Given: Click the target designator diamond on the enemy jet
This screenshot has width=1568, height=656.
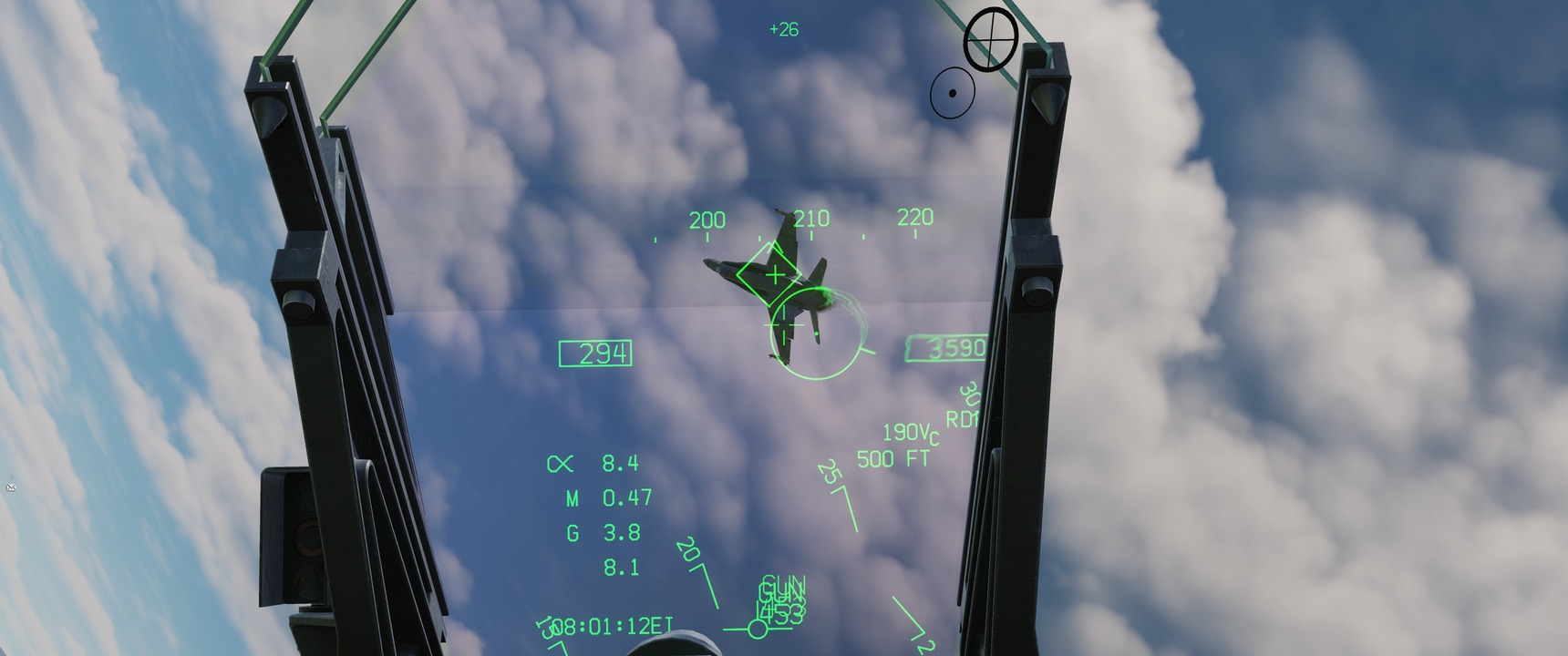Looking at the screenshot, I should tap(770, 273).
